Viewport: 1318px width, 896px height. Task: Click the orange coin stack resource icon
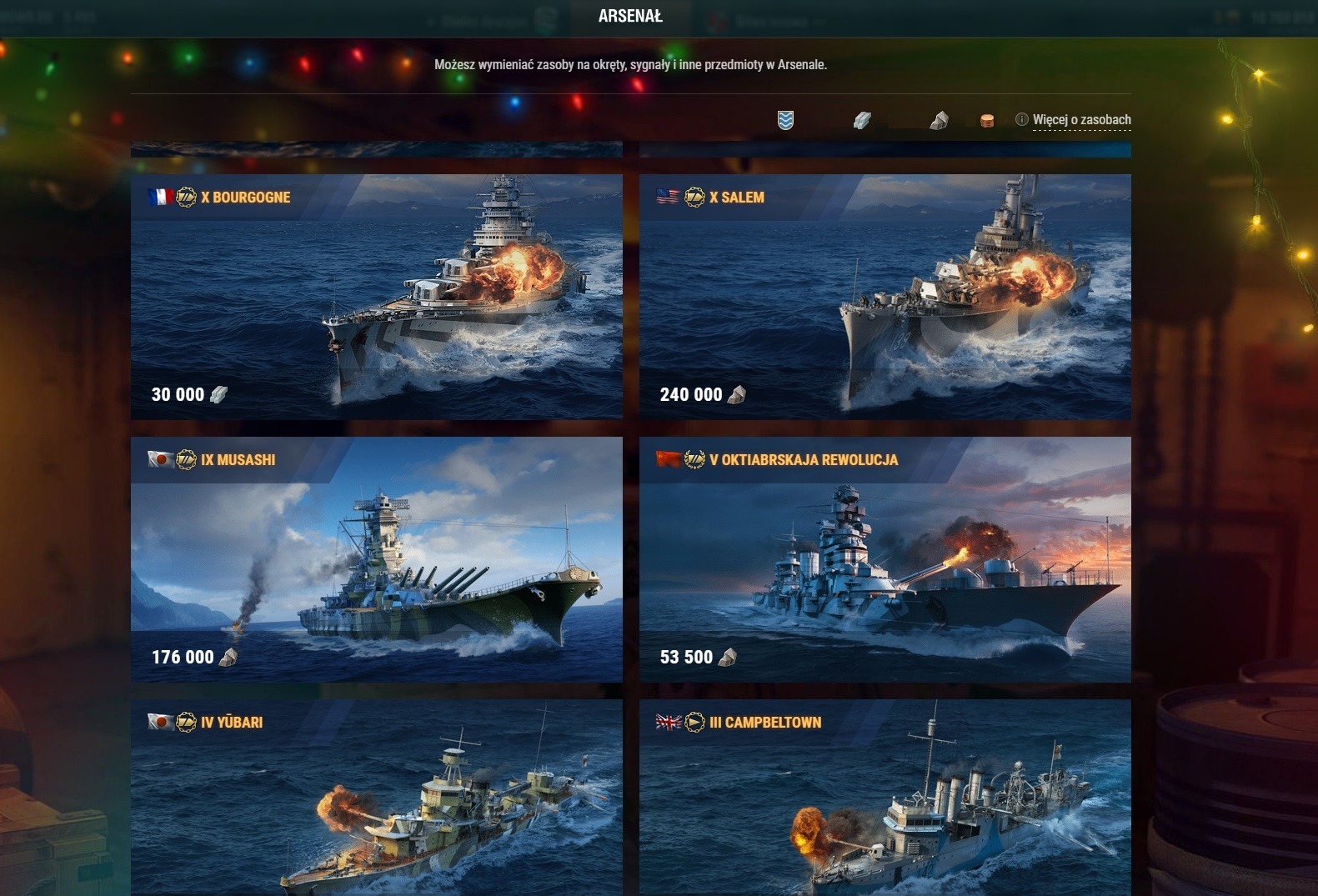click(x=987, y=121)
